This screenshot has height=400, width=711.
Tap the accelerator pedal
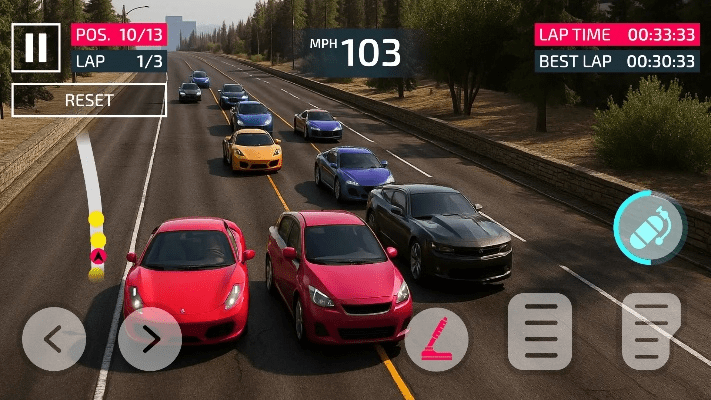tap(651, 331)
